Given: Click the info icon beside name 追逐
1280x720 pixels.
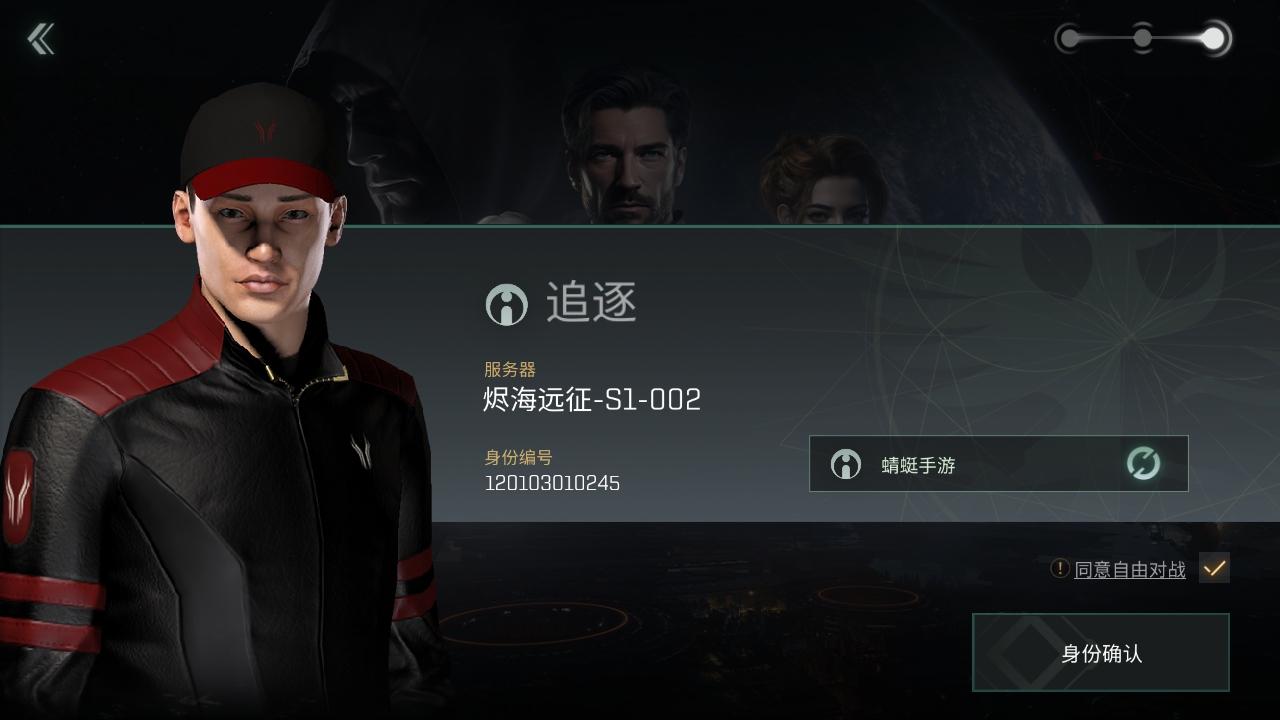Looking at the screenshot, I should pos(506,304).
